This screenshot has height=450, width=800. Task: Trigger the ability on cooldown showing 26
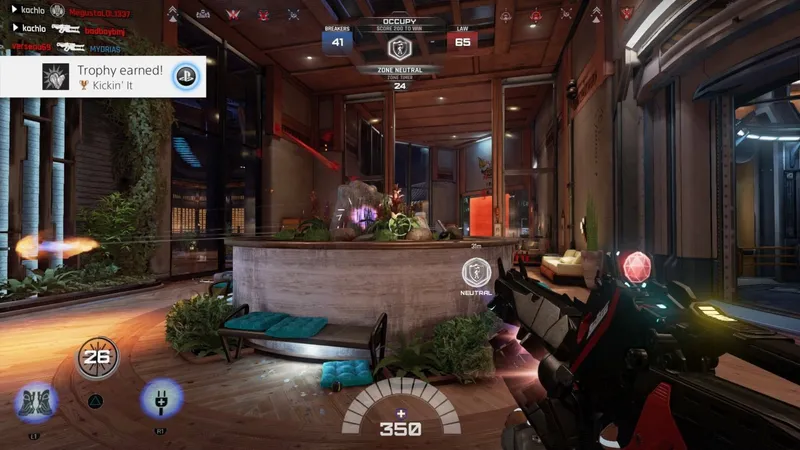(x=97, y=357)
